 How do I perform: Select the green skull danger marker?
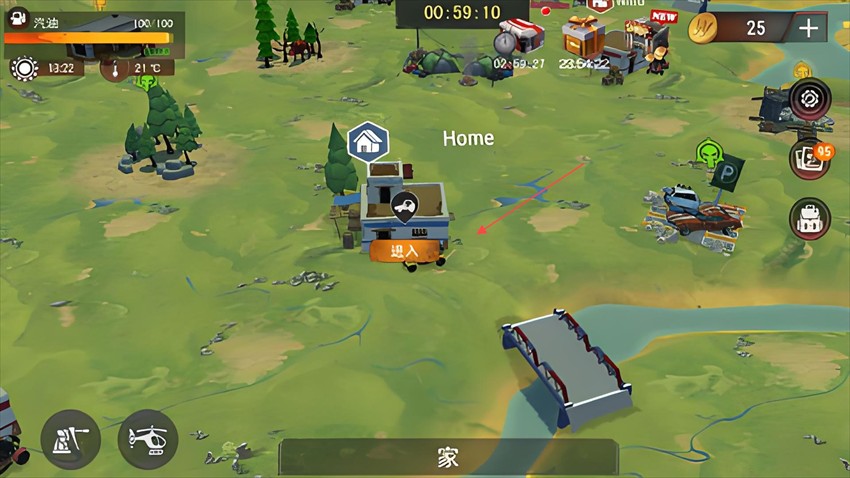click(x=709, y=154)
